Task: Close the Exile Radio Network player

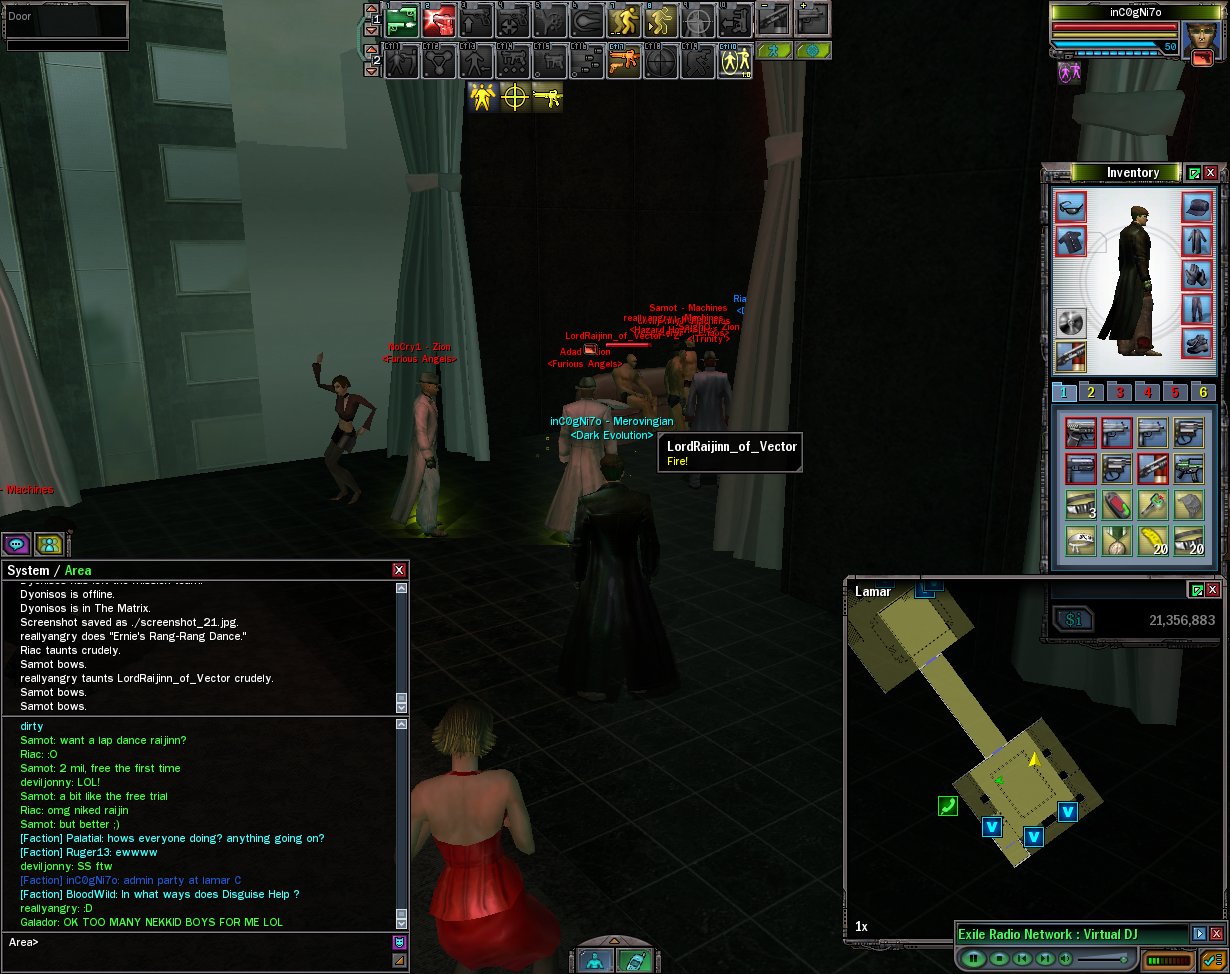Action: pyautogui.click(x=1216, y=934)
